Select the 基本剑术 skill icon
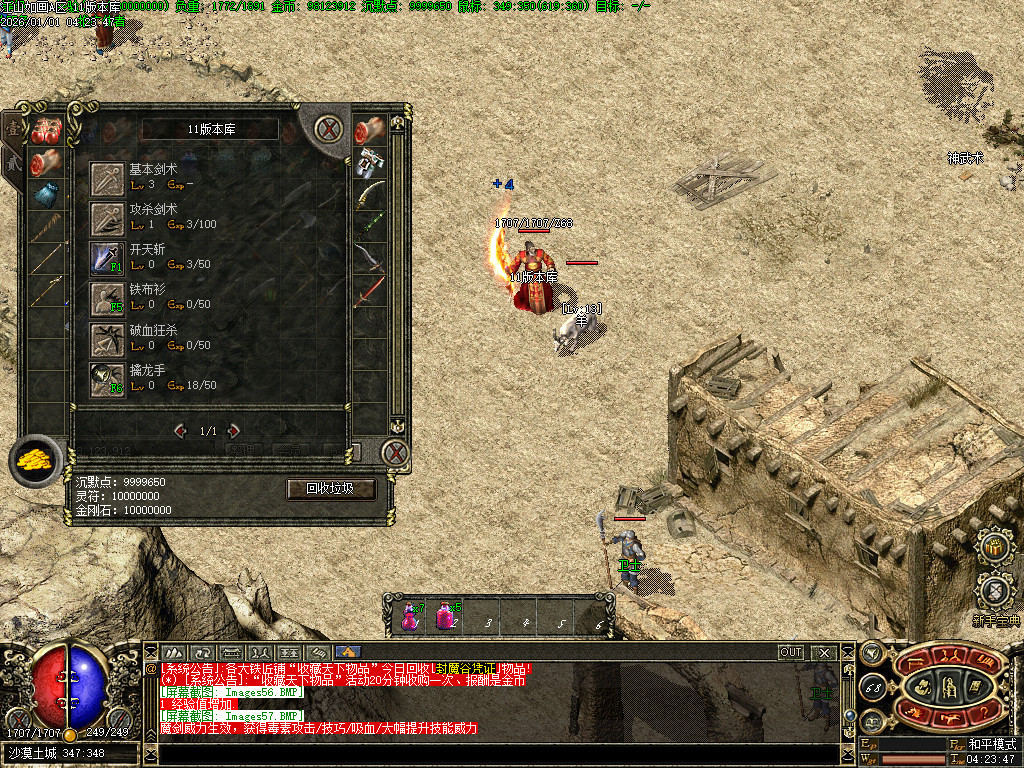 pyautogui.click(x=106, y=178)
